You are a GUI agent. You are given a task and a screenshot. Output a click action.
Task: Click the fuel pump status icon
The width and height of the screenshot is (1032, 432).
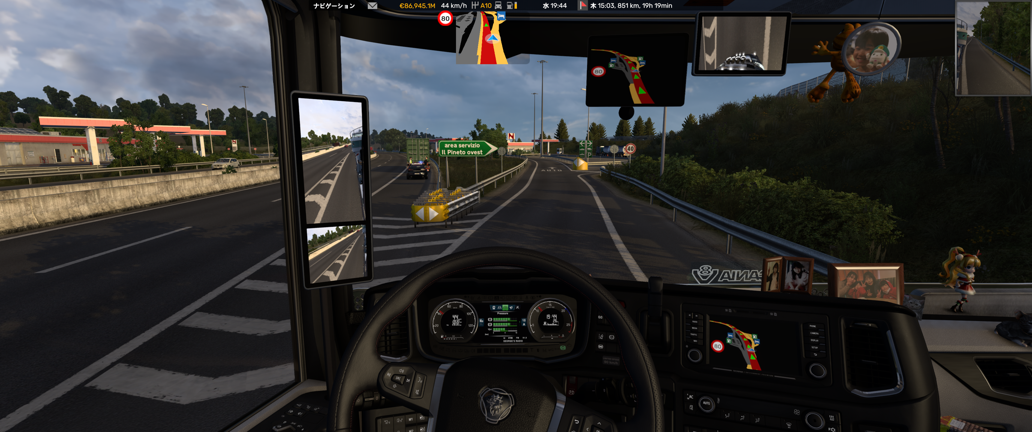[510, 6]
